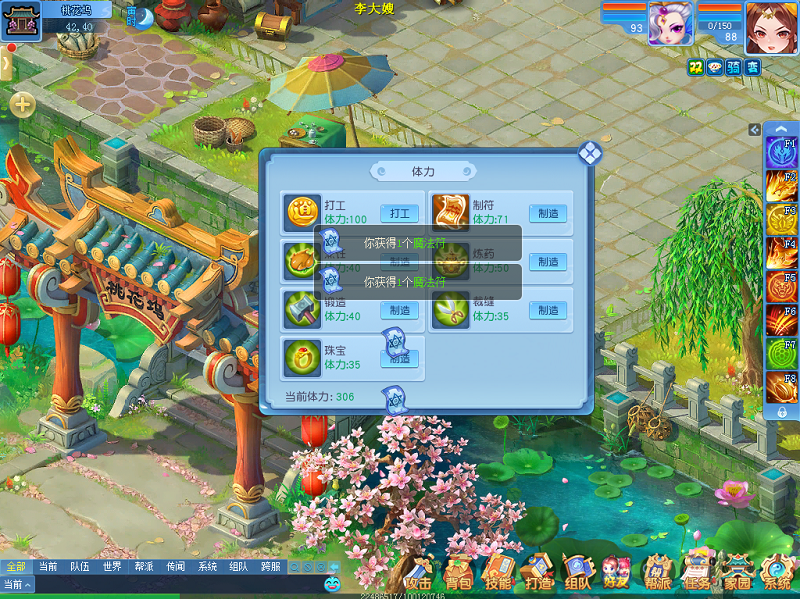Viewport: 800px width, 599px height.
Task: Click 制造 in the 裁缝 tailoring row
Action: 547,311
